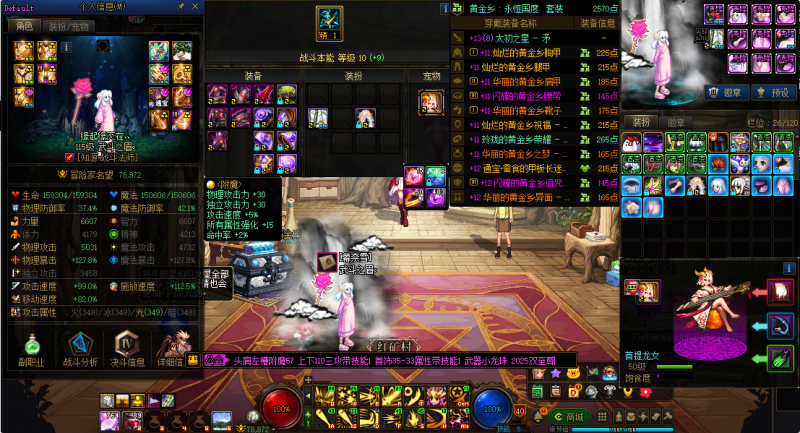This screenshot has height=433, width=800.
Task: Click the 战斗本能 skill icon
Action: (x=328, y=21)
